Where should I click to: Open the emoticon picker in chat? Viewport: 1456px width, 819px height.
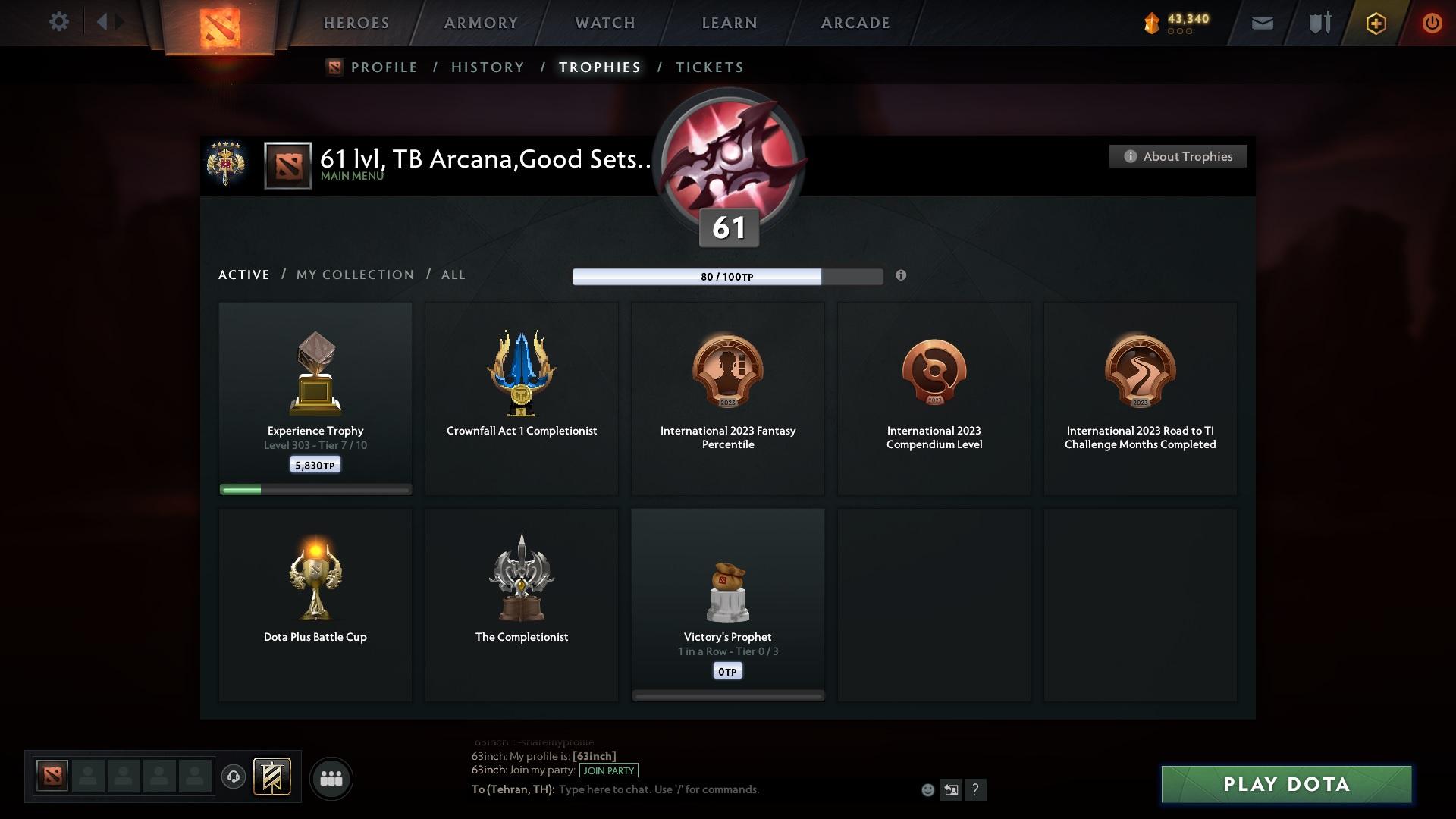click(927, 789)
